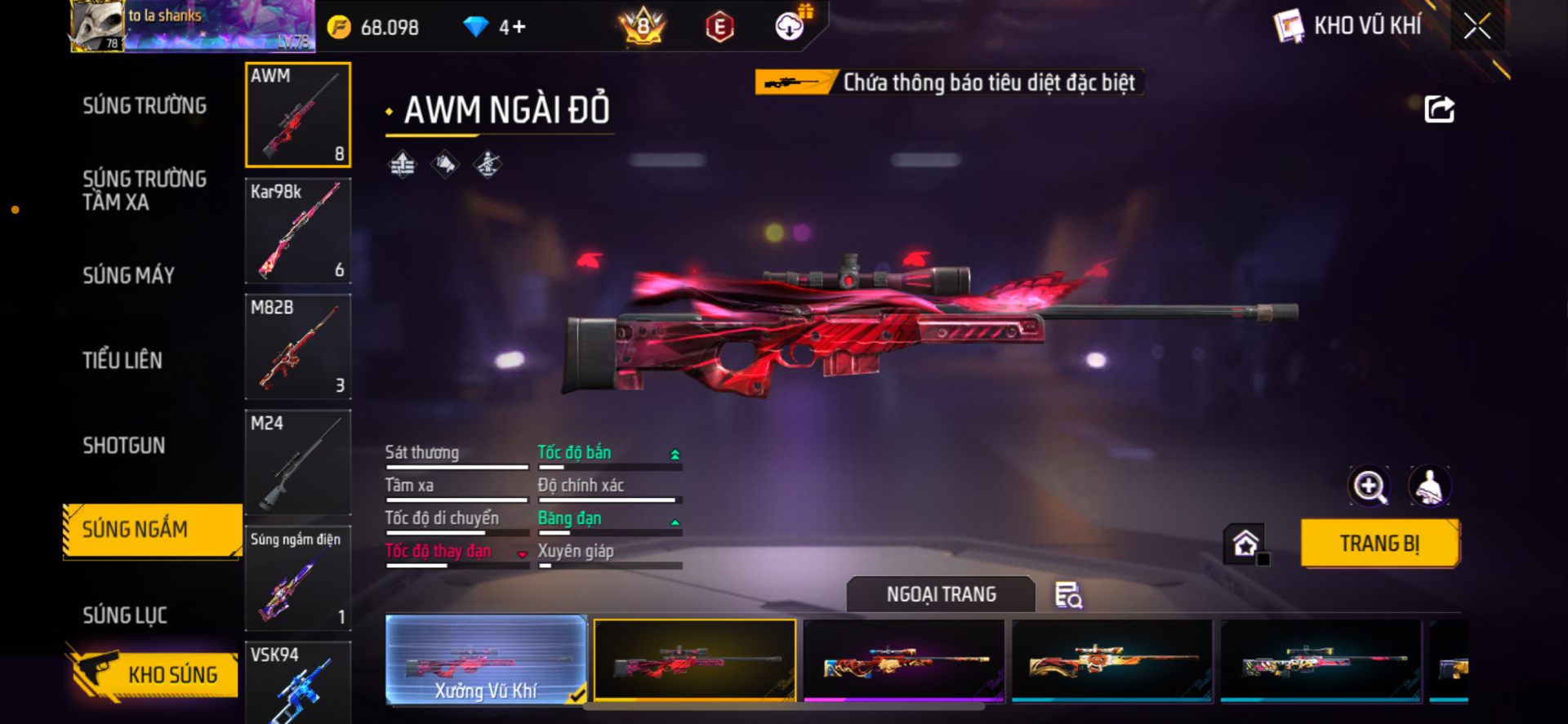Select the TIỂU LIÊN category

[x=122, y=361]
